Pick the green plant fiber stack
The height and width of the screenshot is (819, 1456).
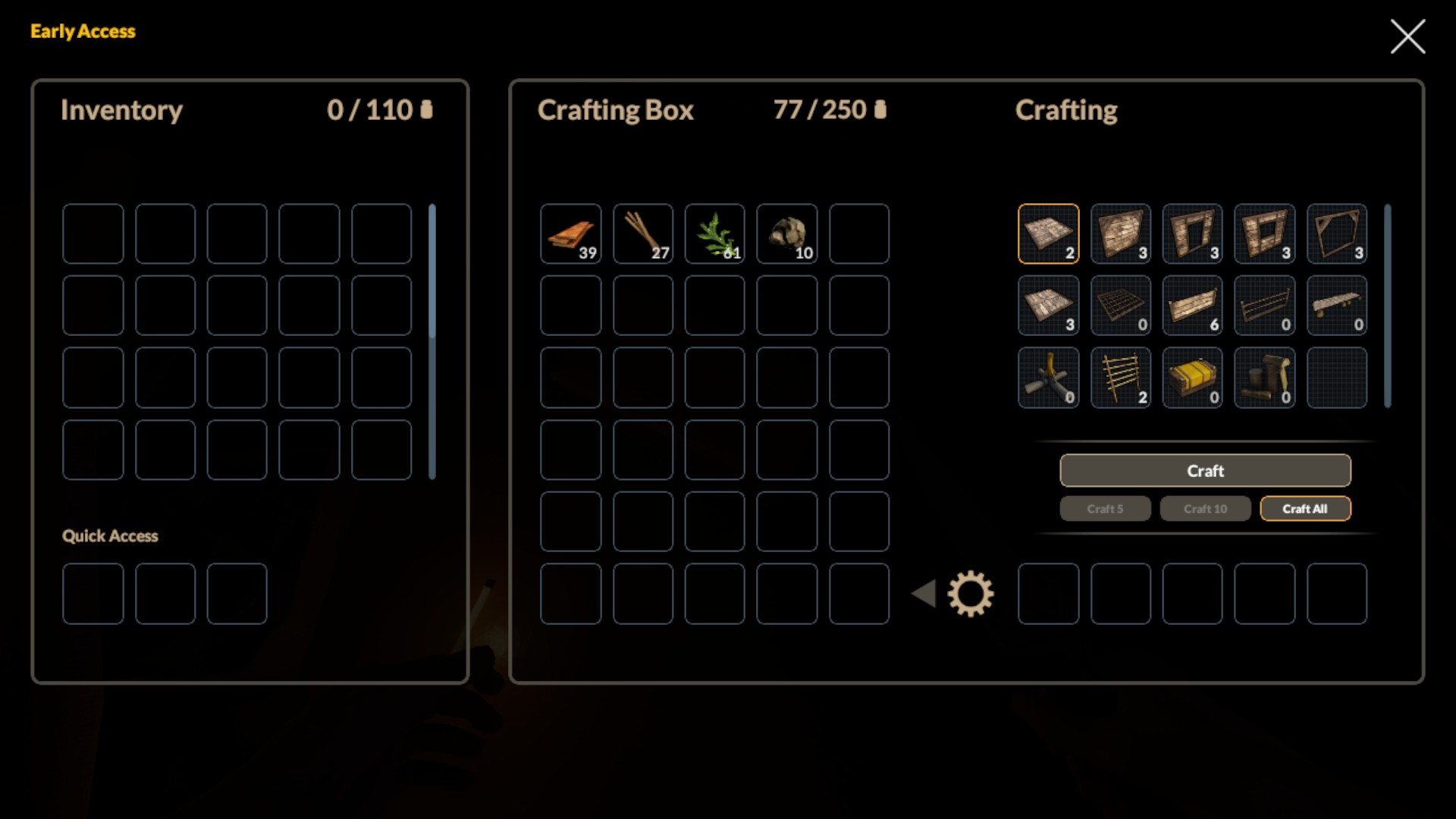(x=715, y=234)
